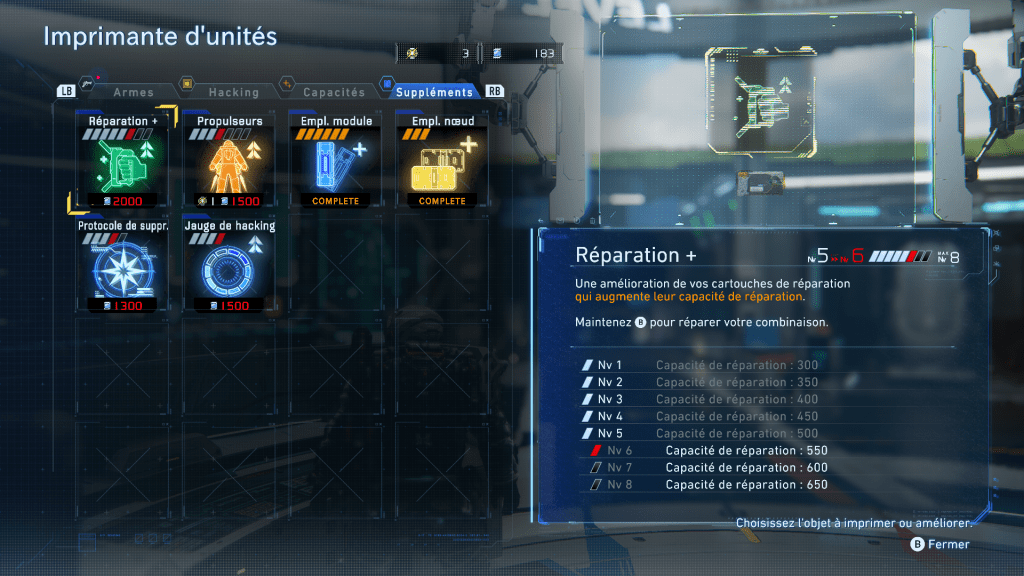The width and height of the screenshot is (1024, 576).
Task: Pick the Empl. module item
Action: 336,163
